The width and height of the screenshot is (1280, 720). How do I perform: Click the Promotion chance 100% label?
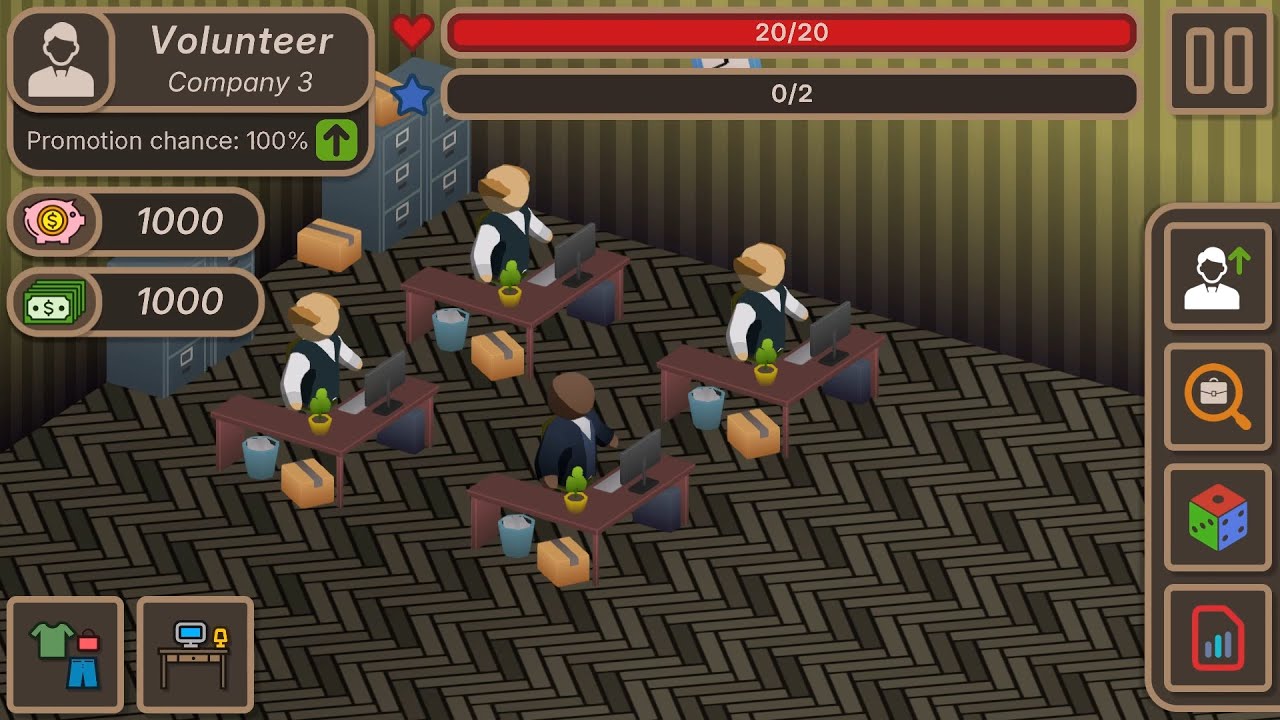[166, 141]
